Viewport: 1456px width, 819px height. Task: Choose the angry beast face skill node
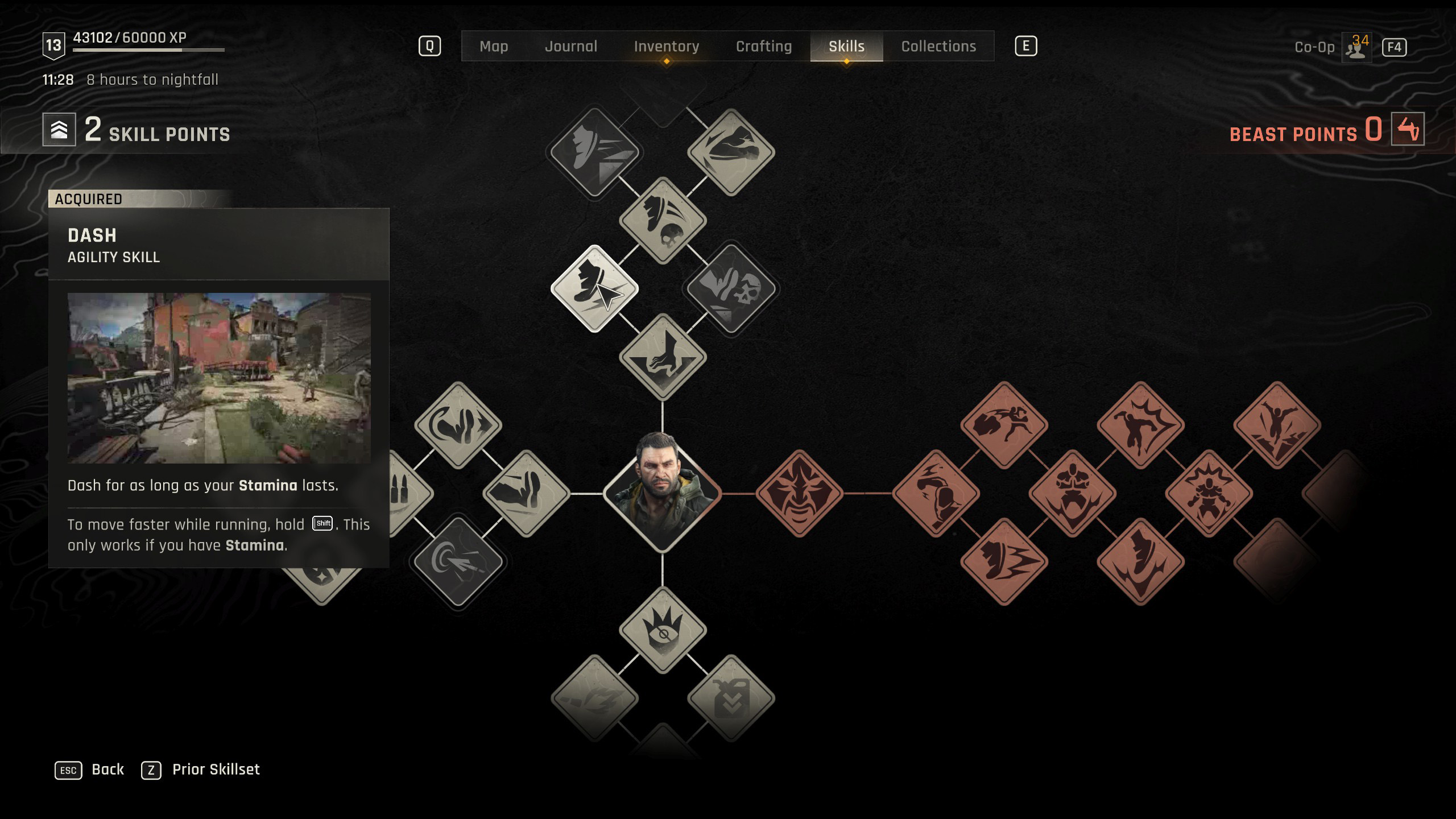tap(799, 493)
